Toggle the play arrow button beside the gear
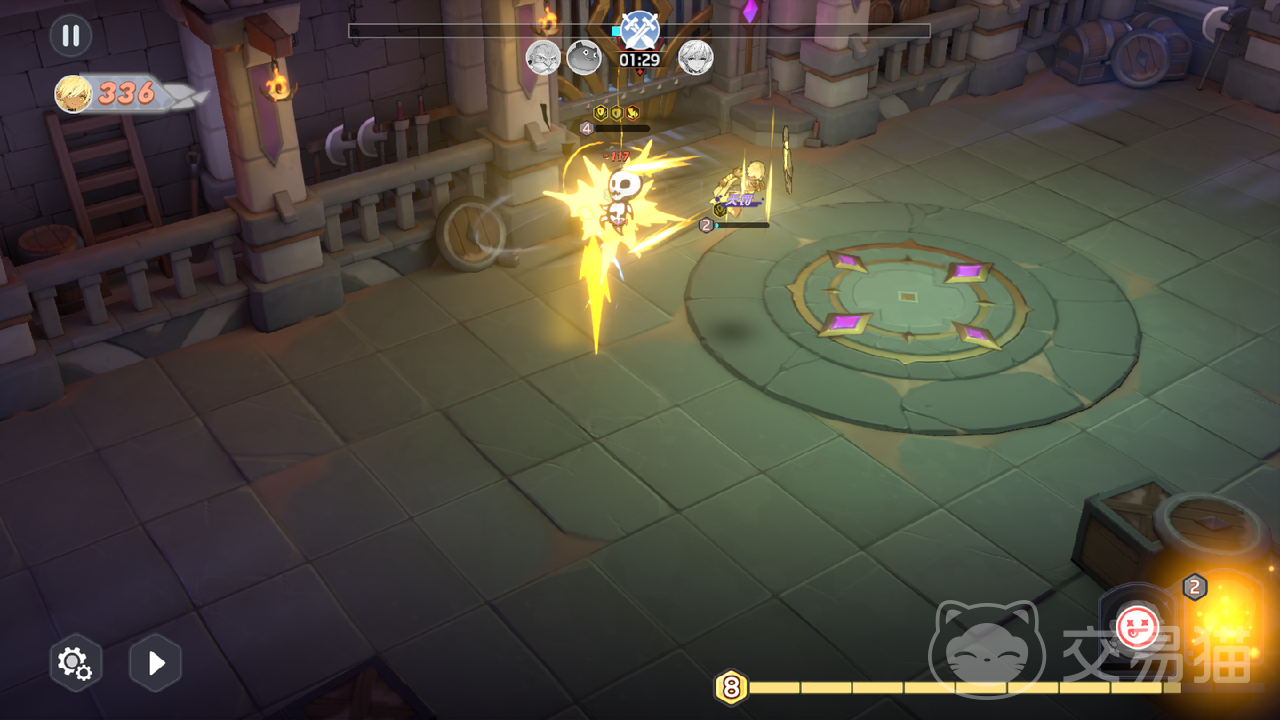Viewport: 1280px width, 720px height. pyautogui.click(x=156, y=662)
